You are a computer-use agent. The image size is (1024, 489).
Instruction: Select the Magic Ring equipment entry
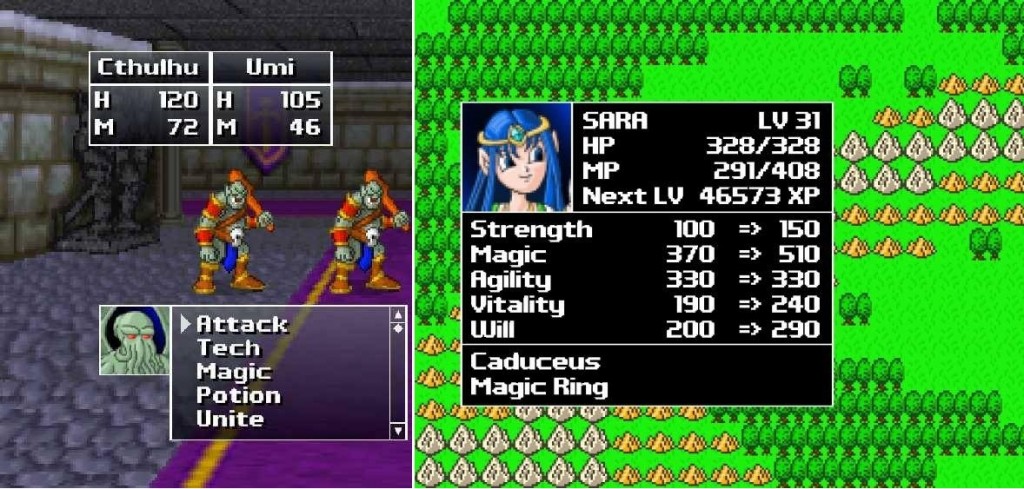(539, 386)
